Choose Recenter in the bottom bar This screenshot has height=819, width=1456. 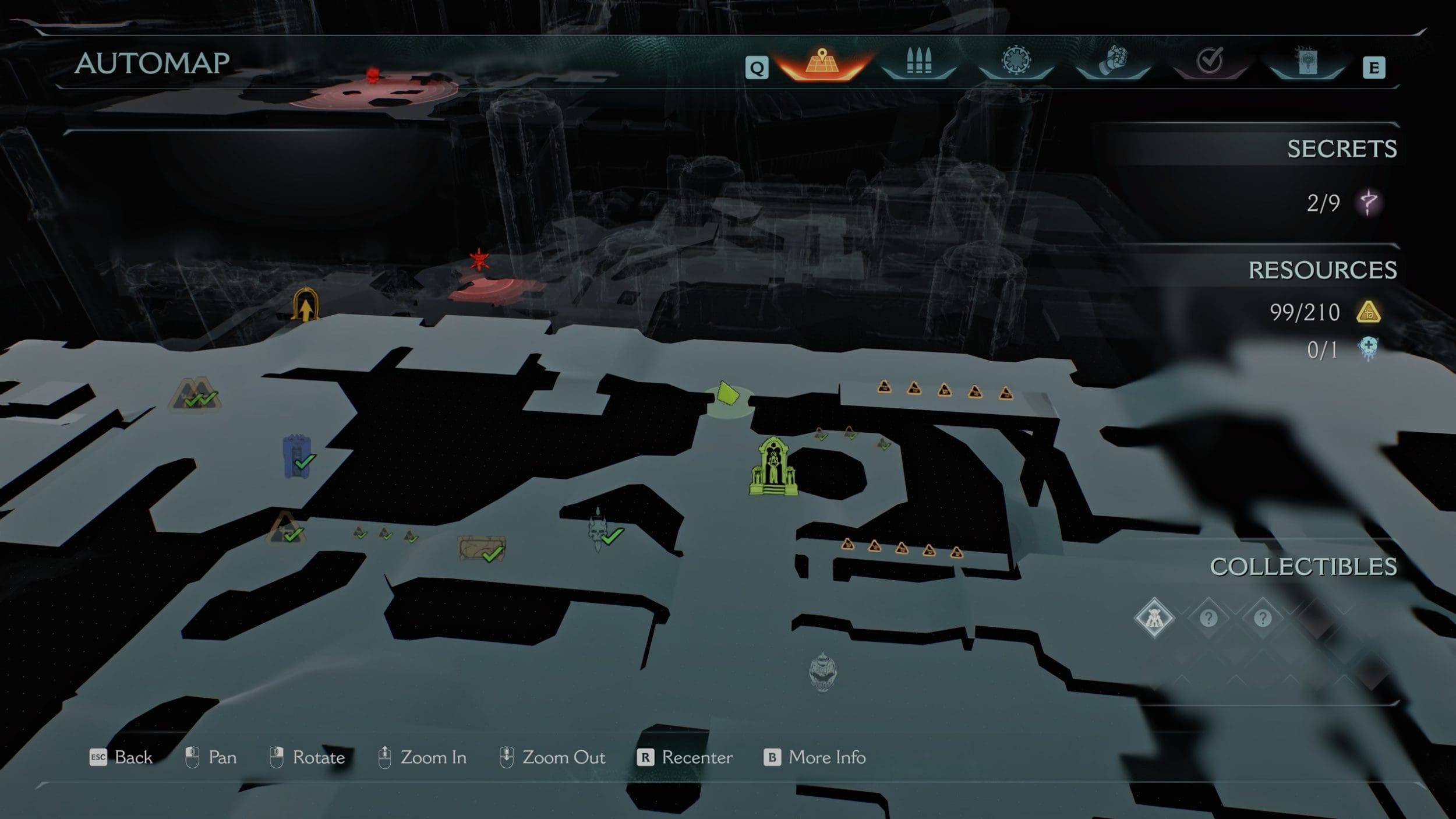pos(685,757)
